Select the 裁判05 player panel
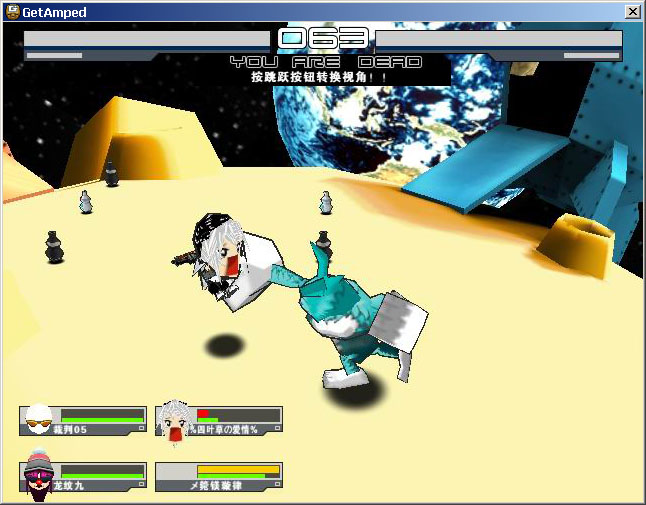This screenshot has width=646, height=505. [83, 421]
